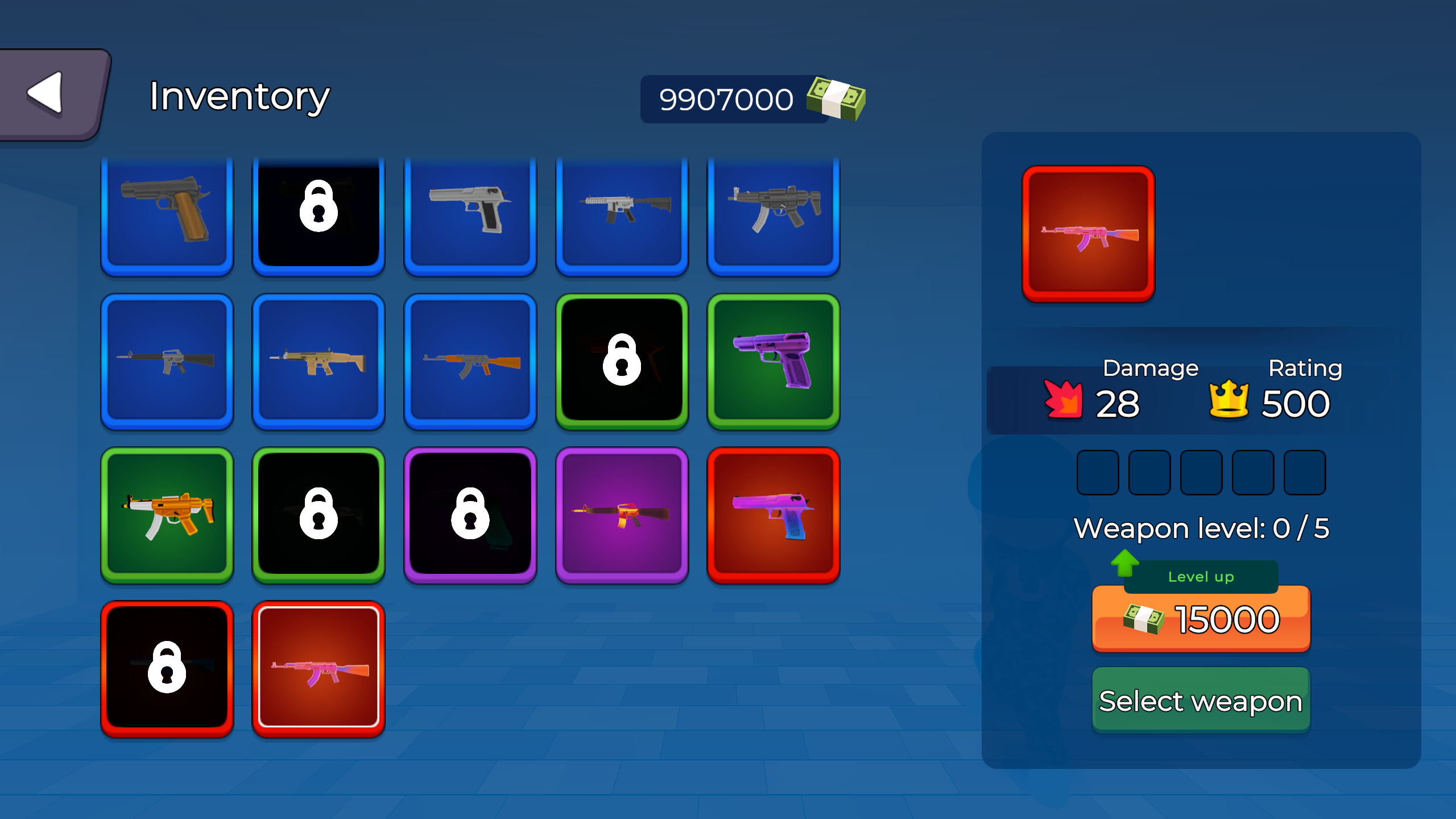
Task: Select the black M16 rifle
Action: tap(167, 364)
